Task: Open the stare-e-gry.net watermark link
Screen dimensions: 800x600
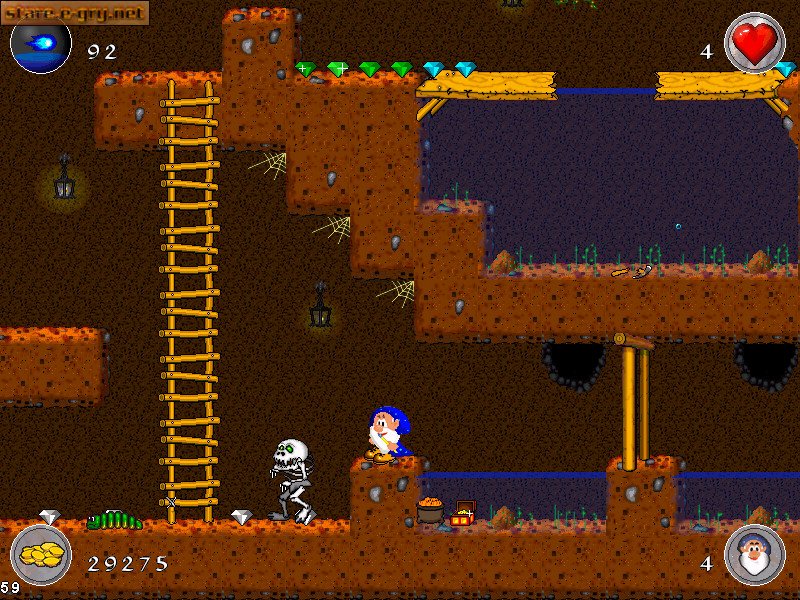Action: click(x=75, y=12)
